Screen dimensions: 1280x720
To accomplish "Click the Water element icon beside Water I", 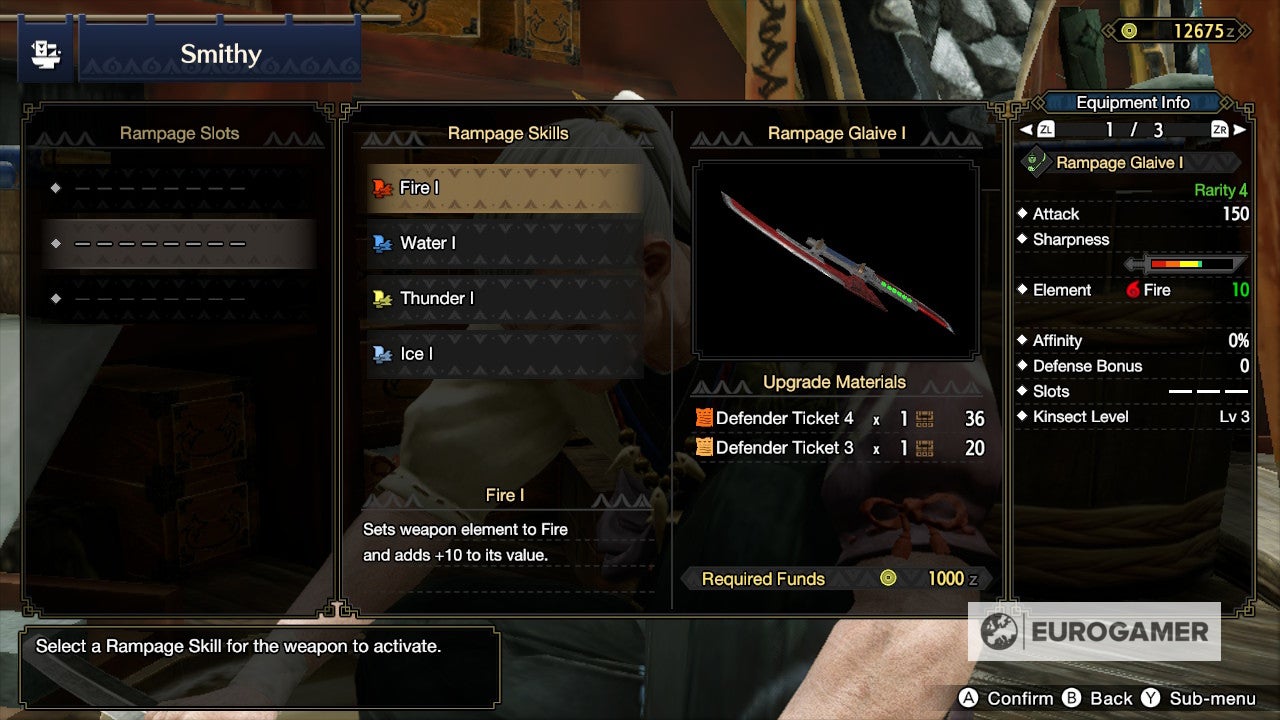I will coord(383,242).
